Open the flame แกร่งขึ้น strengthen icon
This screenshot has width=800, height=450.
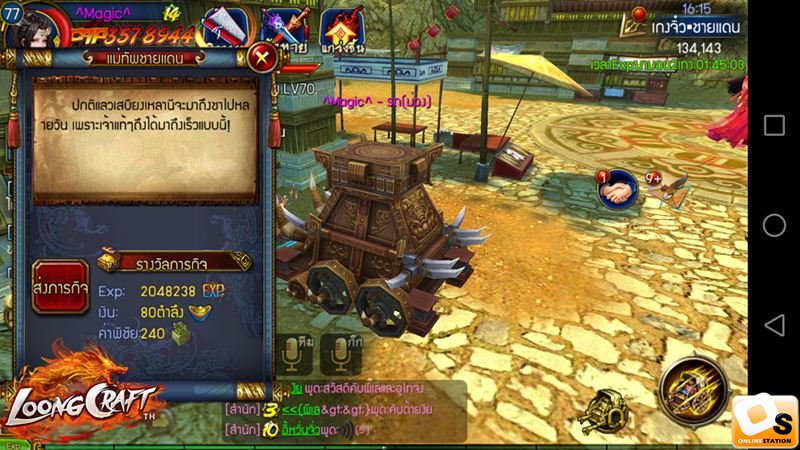[x=343, y=27]
